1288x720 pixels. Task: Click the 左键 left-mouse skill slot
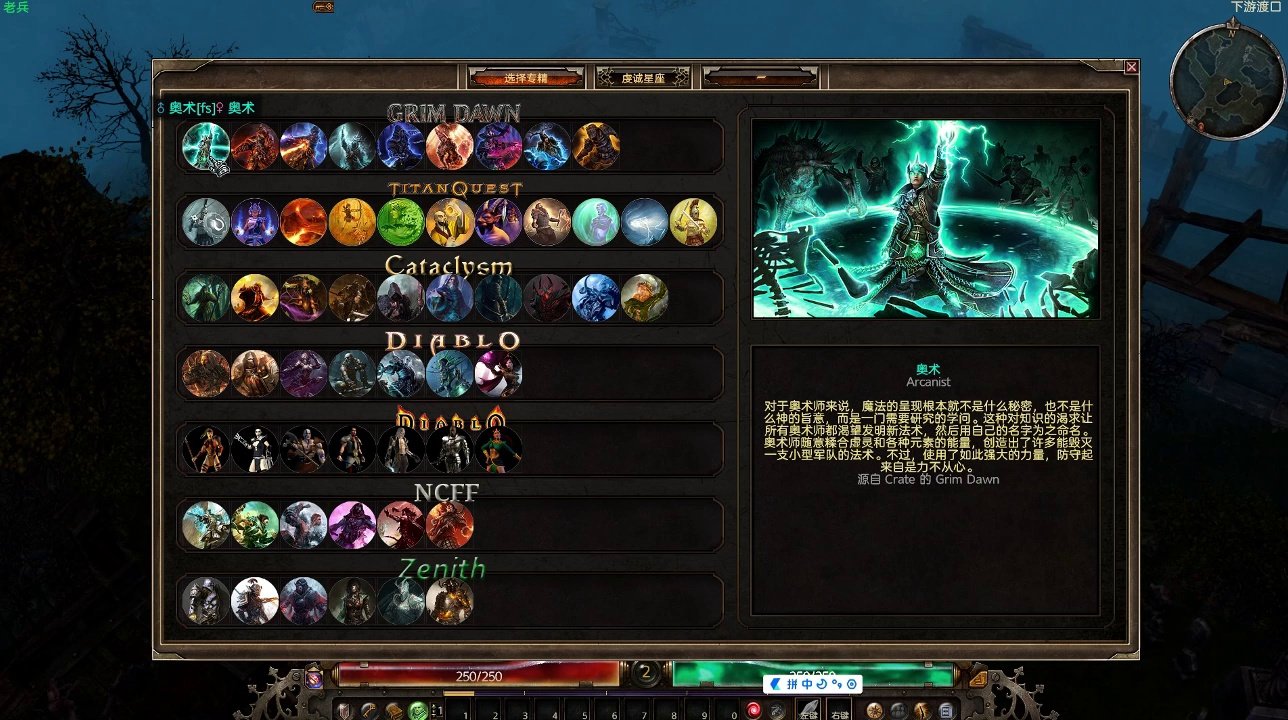tap(807, 708)
